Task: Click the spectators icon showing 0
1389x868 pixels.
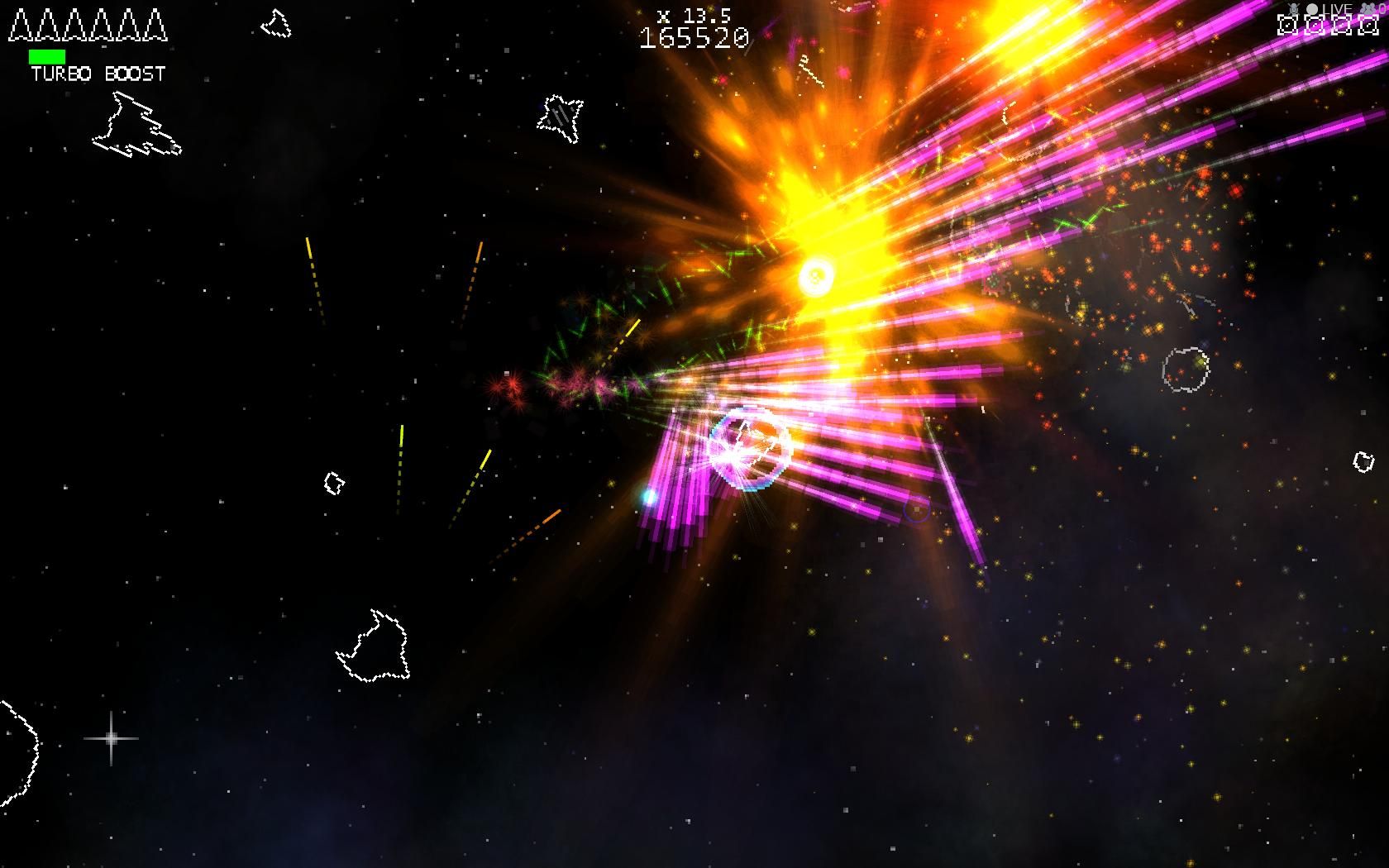Action: tap(1369, 8)
